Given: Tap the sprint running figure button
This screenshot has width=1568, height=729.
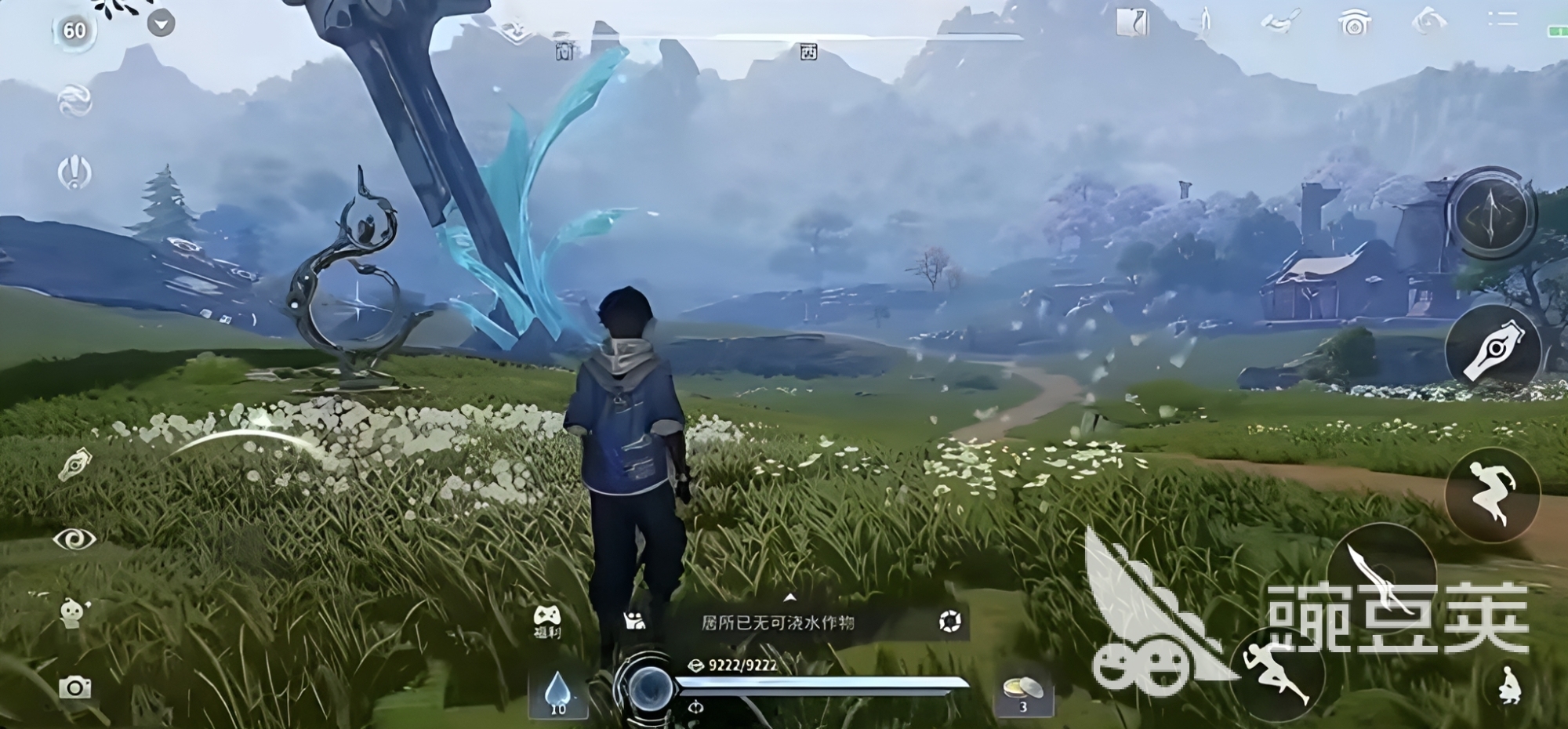Looking at the screenshot, I should click(x=1278, y=676).
